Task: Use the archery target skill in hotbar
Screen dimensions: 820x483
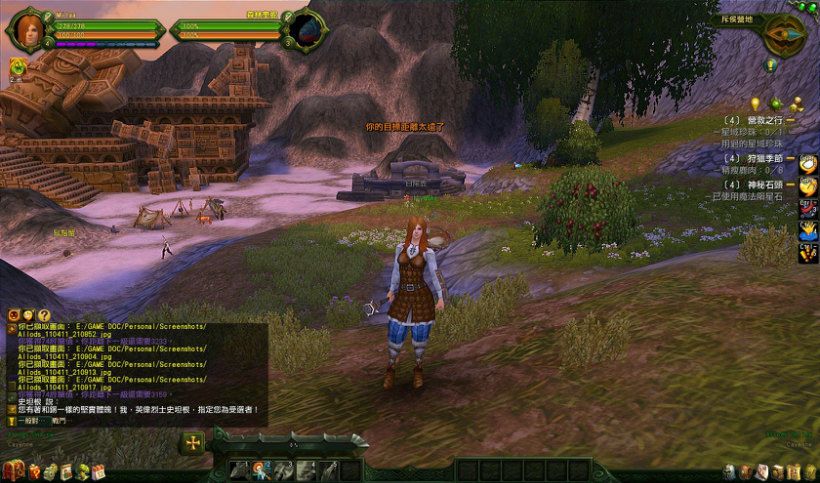Action: 259,470
